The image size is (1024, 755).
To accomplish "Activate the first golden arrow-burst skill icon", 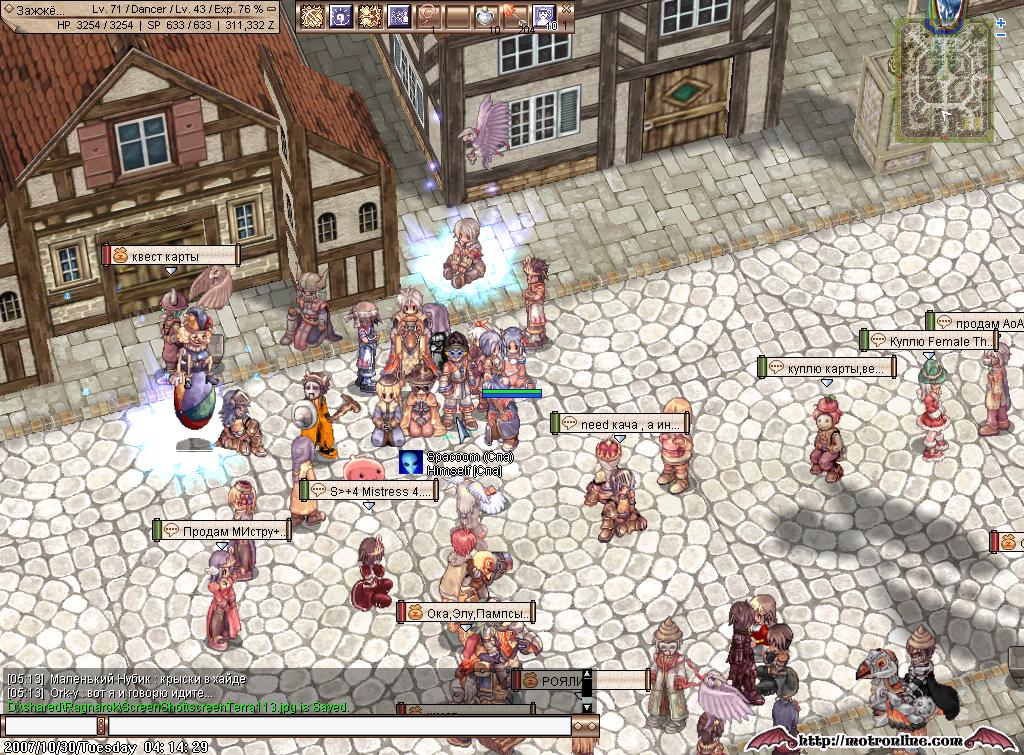I will 313,16.
